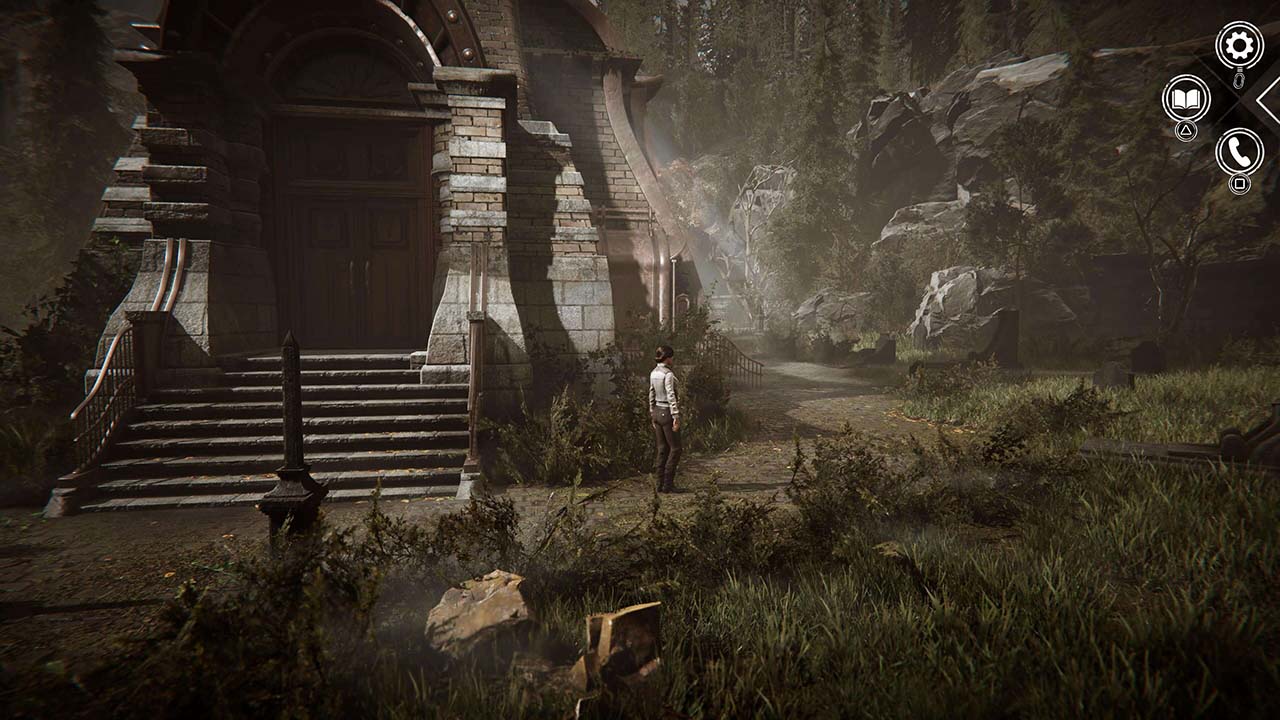The height and width of the screenshot is (720, 1280).
Task: Select the gear symbol inside its circular frame
Action: (1238, 44)
